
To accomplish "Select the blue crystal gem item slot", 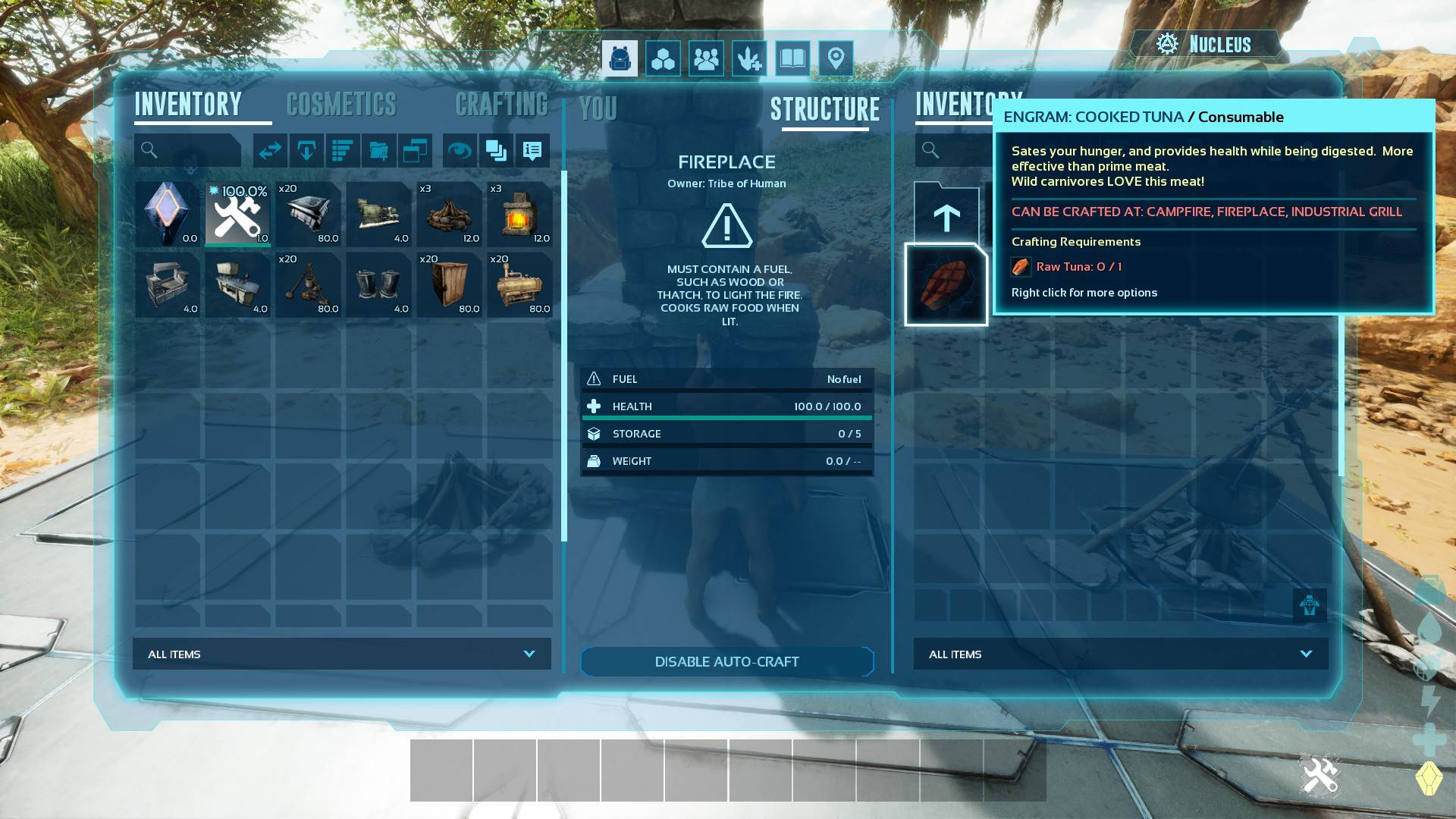I will [x=167, y=215].
